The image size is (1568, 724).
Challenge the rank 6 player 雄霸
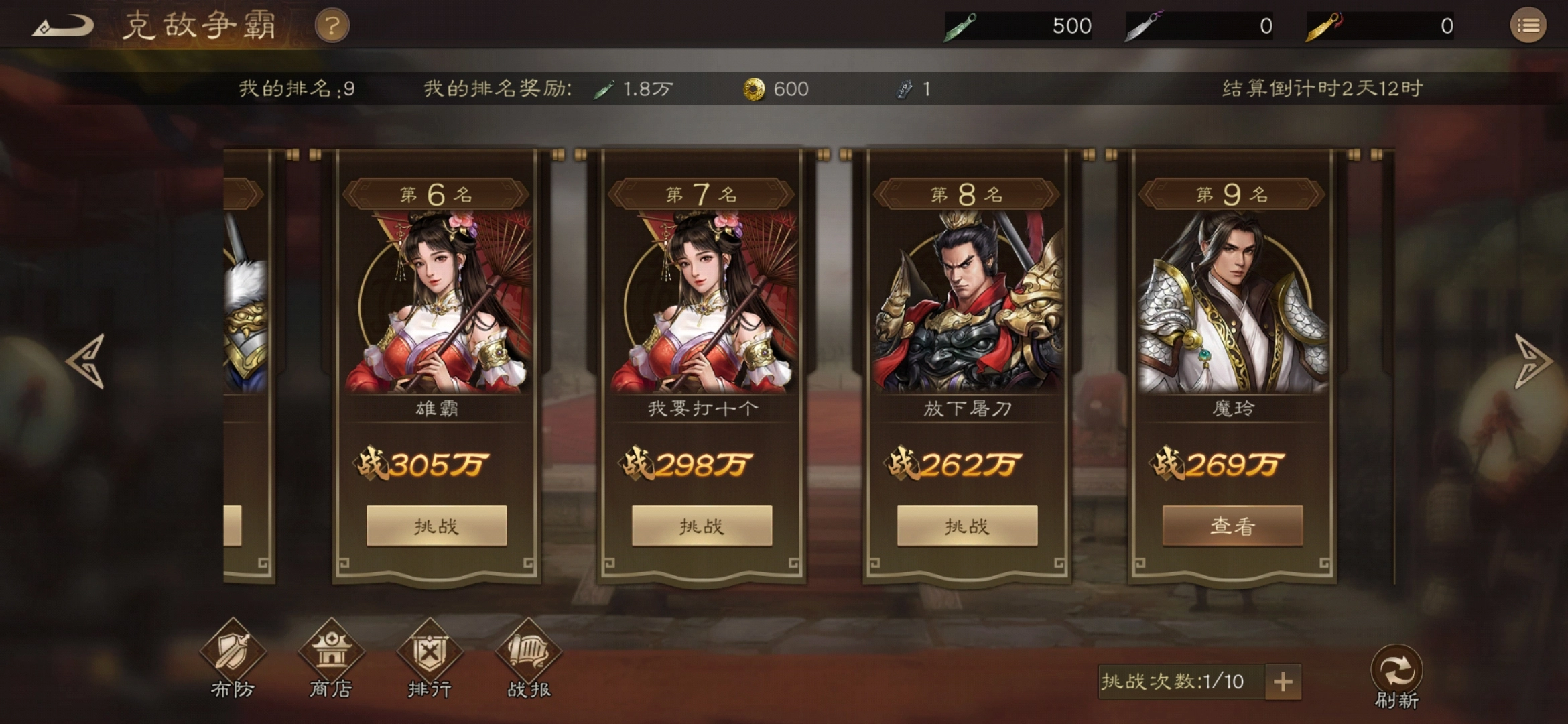436,526
